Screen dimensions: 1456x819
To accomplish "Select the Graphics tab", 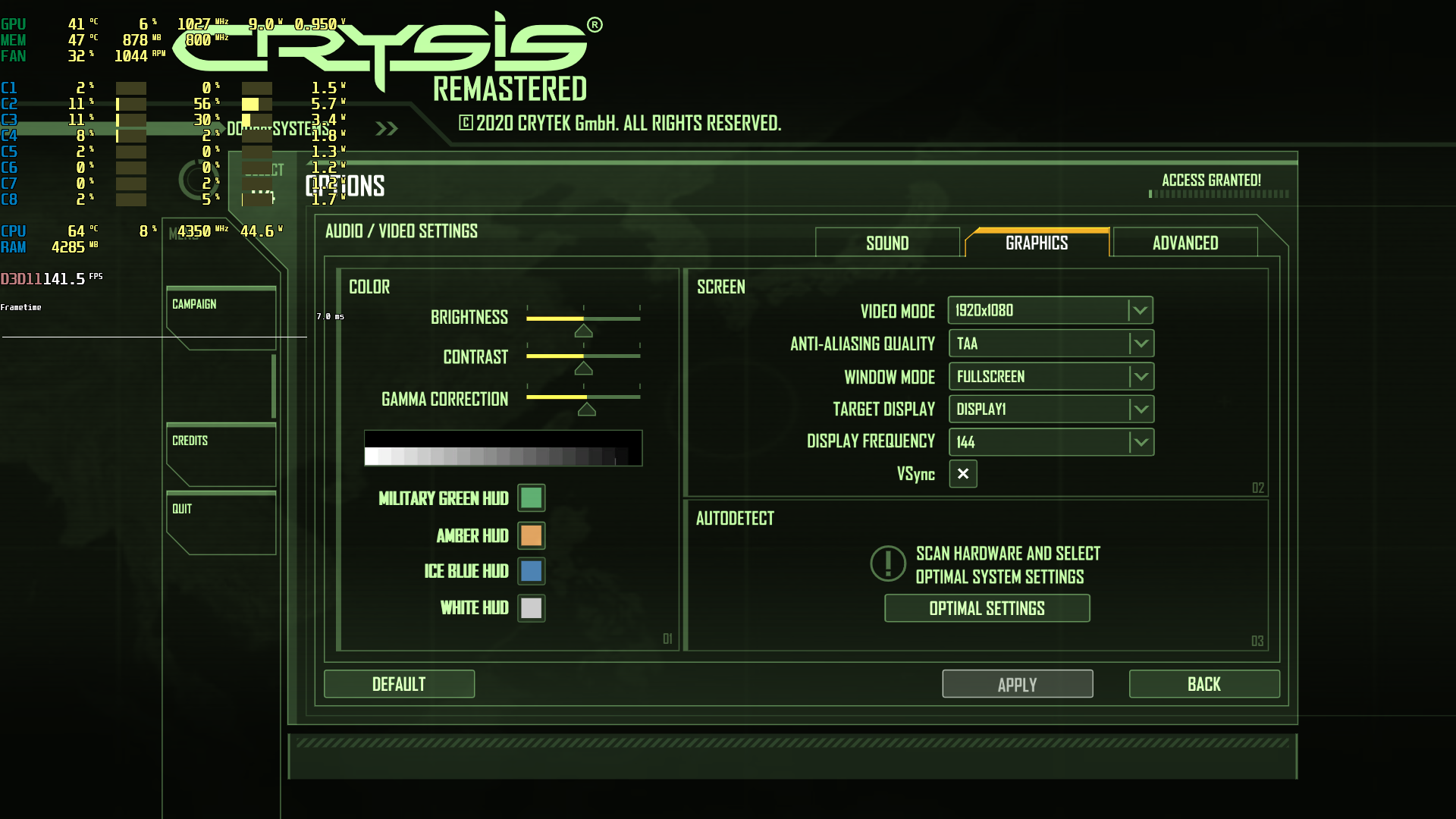I will (1037, 243).
